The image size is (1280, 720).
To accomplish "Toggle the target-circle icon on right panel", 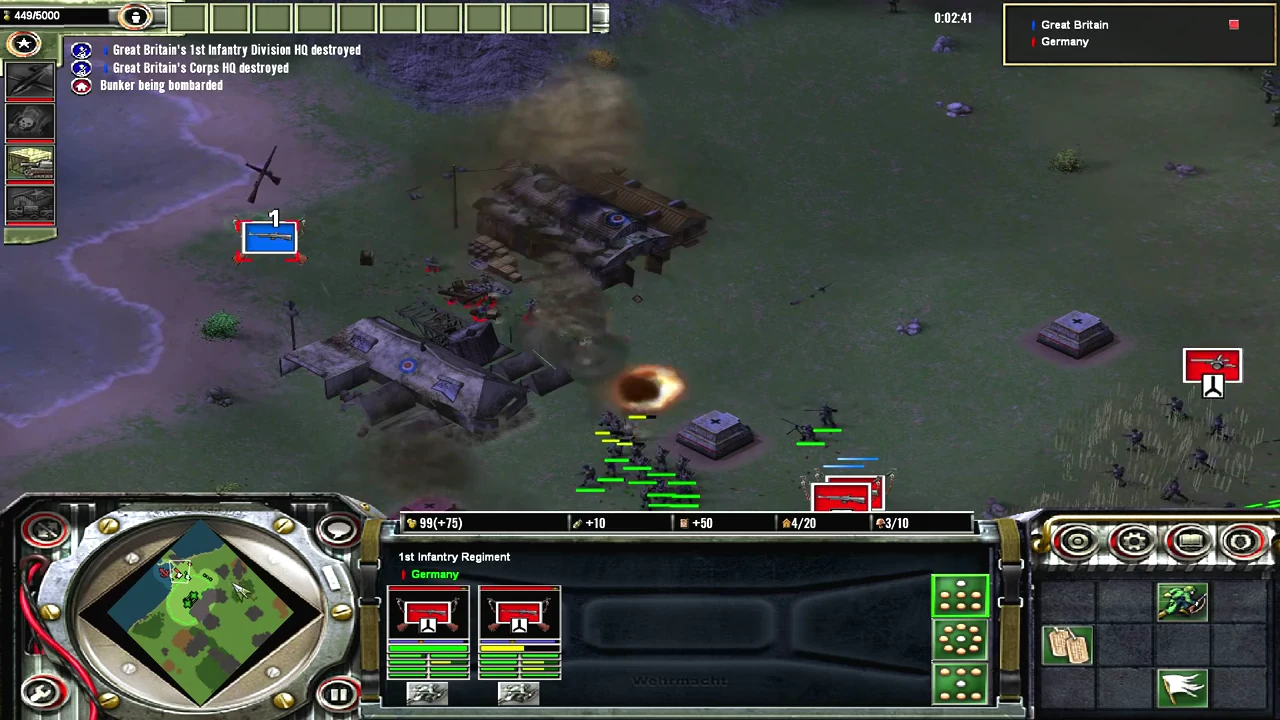I will pyautogui.click(x=1076, y=541).
